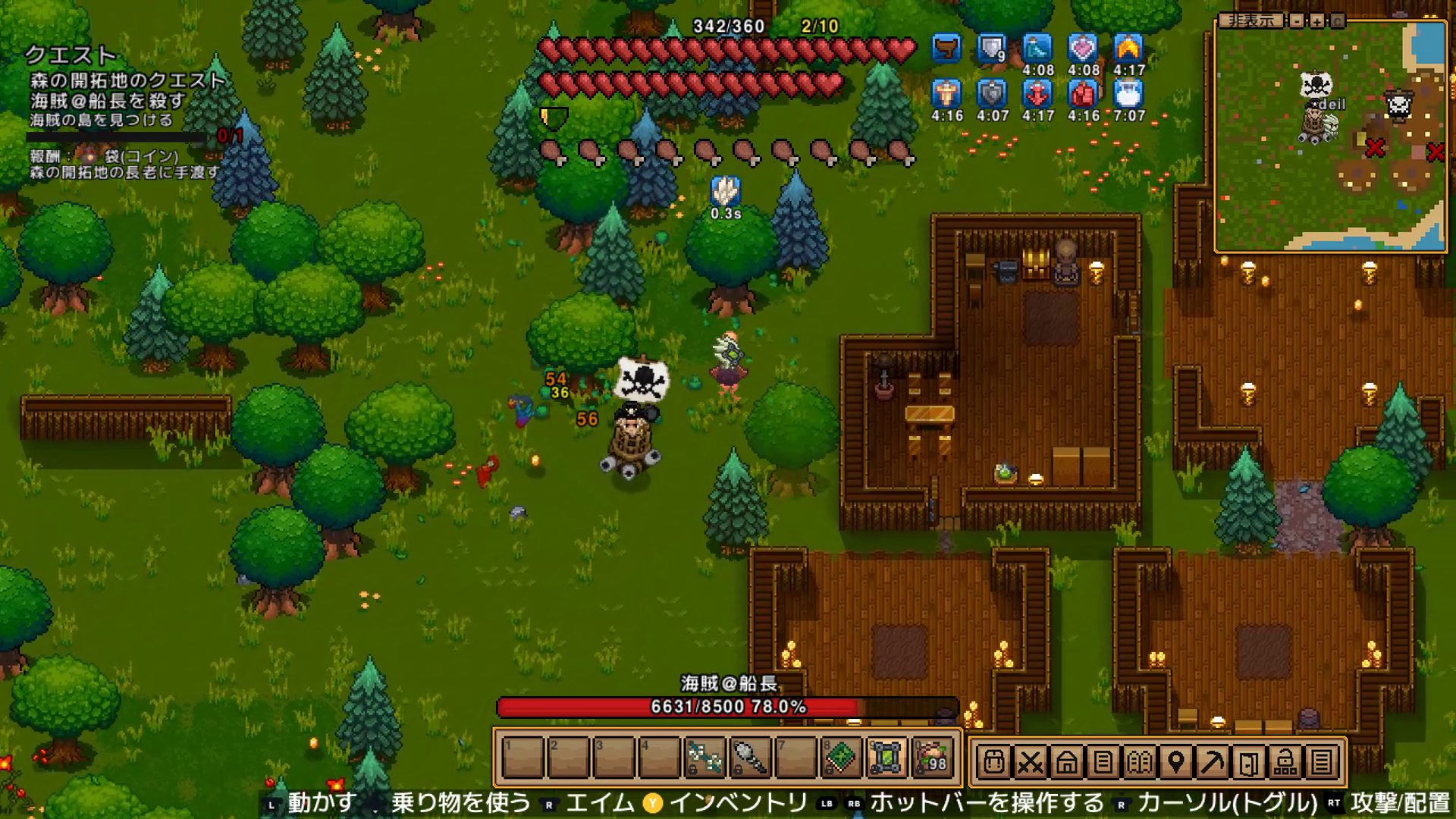Image resolution: width=1456 pixels, height=819 pixels.
Task: Open the house settlement button
Action: [1066, 761]
